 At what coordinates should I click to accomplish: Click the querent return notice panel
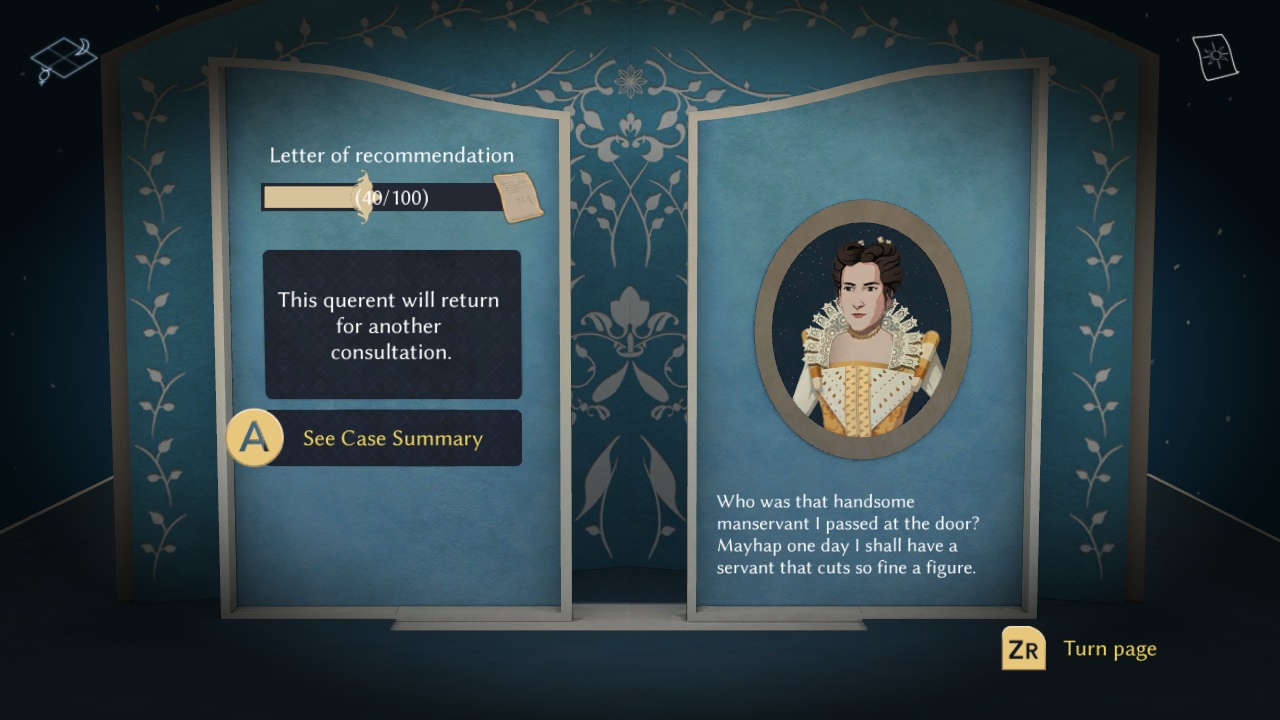(x=391, y=324)
